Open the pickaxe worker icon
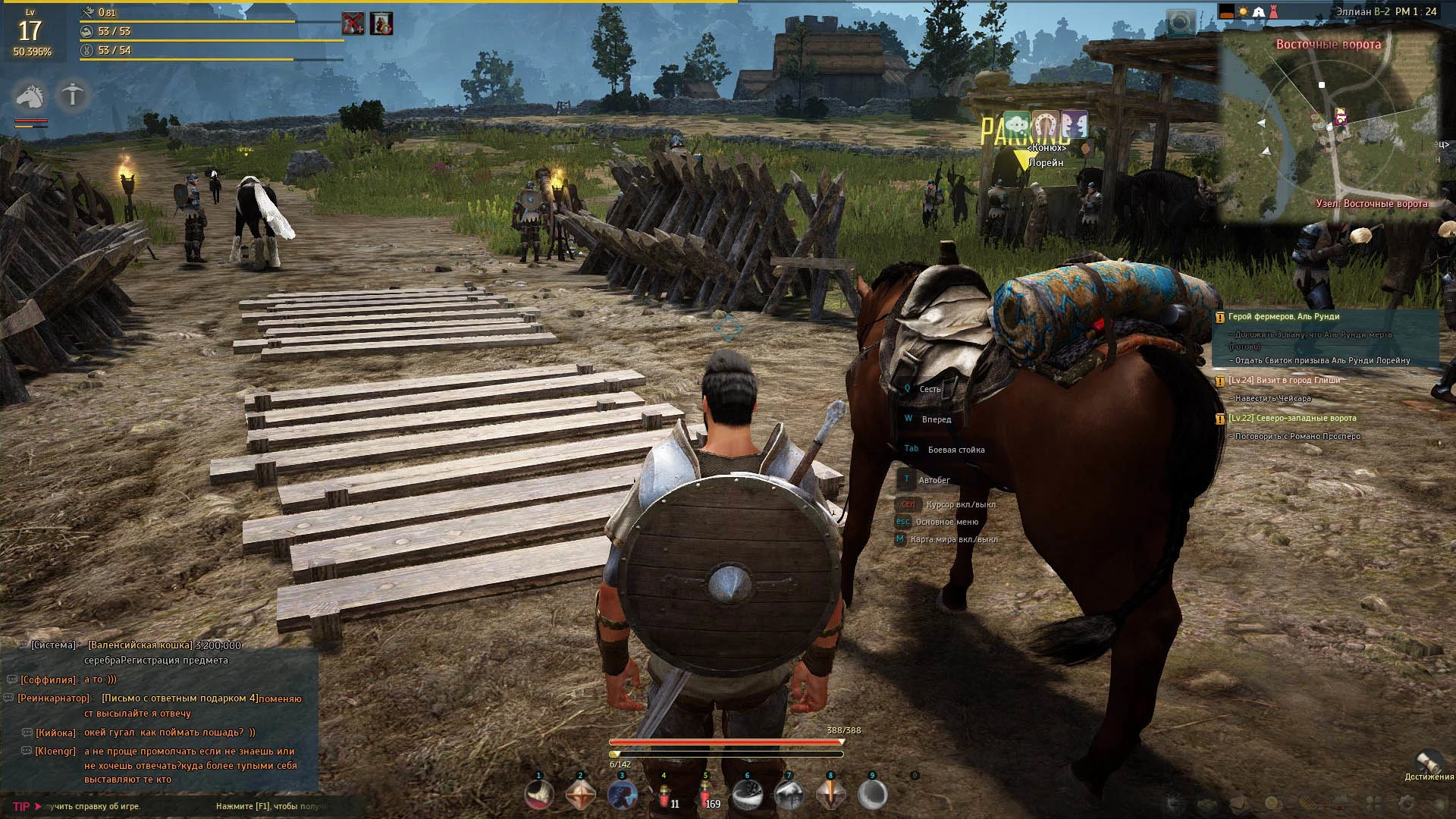 (73, 96)
